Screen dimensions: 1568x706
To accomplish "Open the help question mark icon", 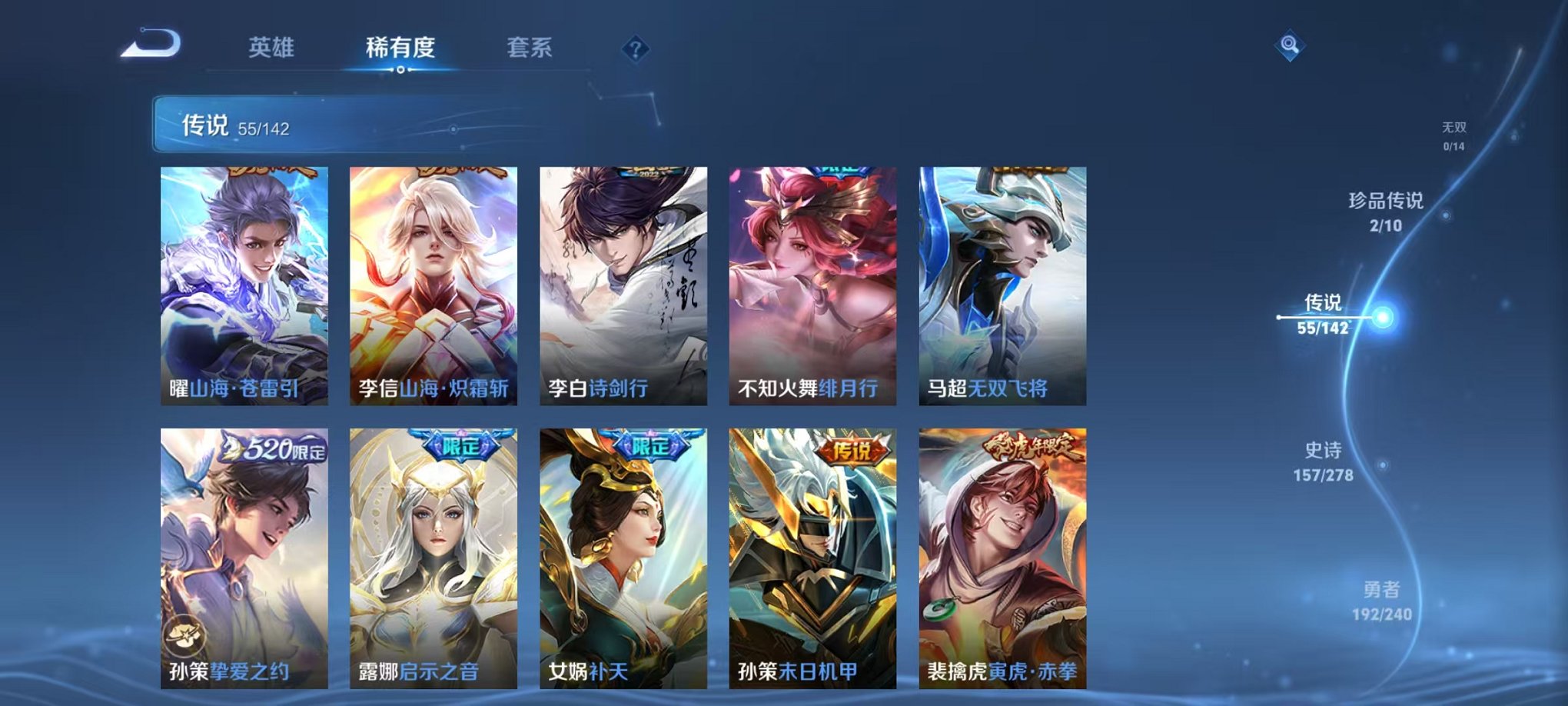I will click(x=634, y=49).
